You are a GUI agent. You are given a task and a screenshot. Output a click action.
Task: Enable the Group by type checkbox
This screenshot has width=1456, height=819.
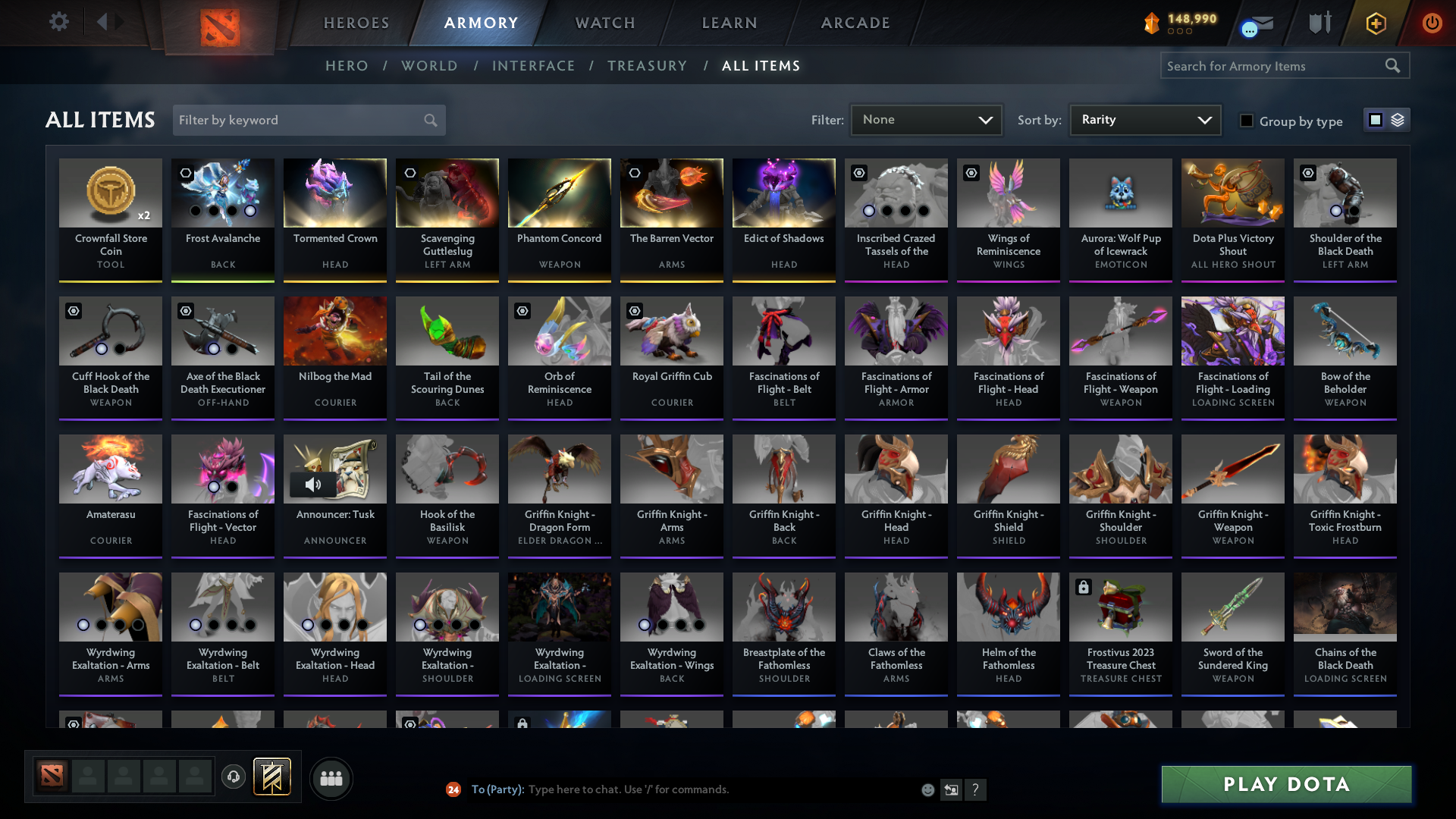click(1247, 121)
